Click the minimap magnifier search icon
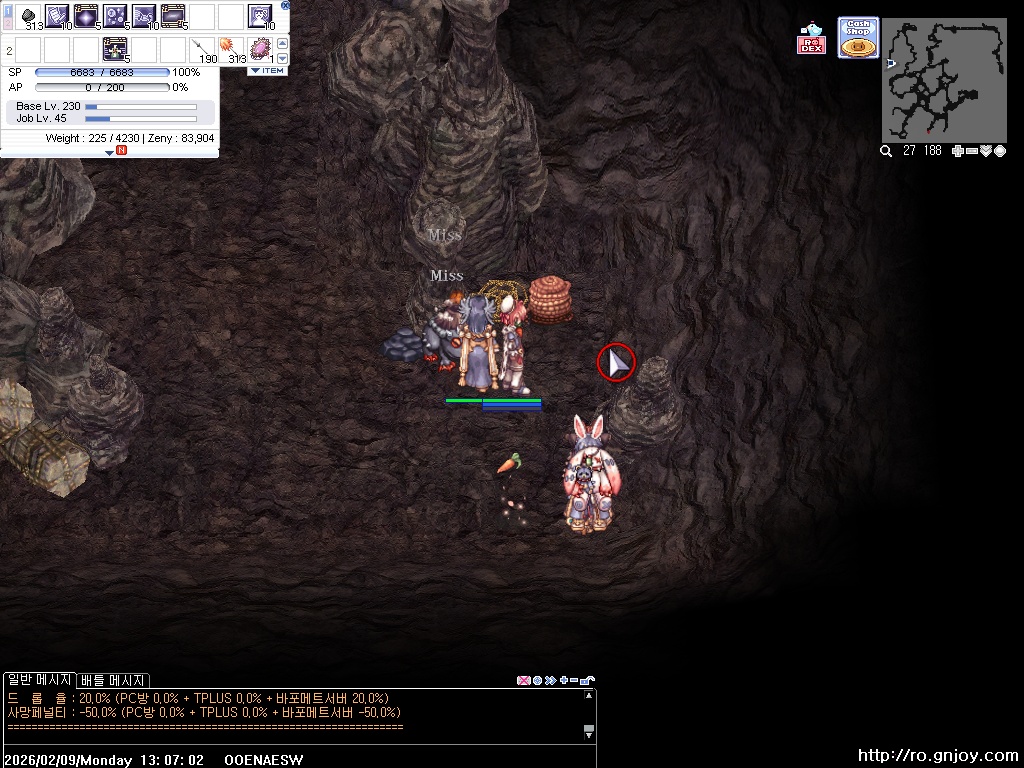This screenshot has height=768, width=1024. point(886,151)
